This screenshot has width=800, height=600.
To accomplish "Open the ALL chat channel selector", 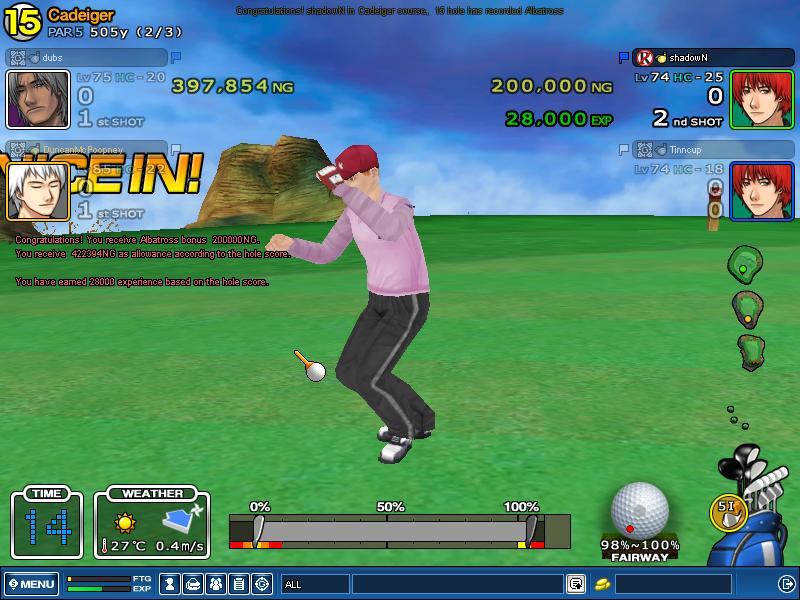I will (x=314, y=583).
